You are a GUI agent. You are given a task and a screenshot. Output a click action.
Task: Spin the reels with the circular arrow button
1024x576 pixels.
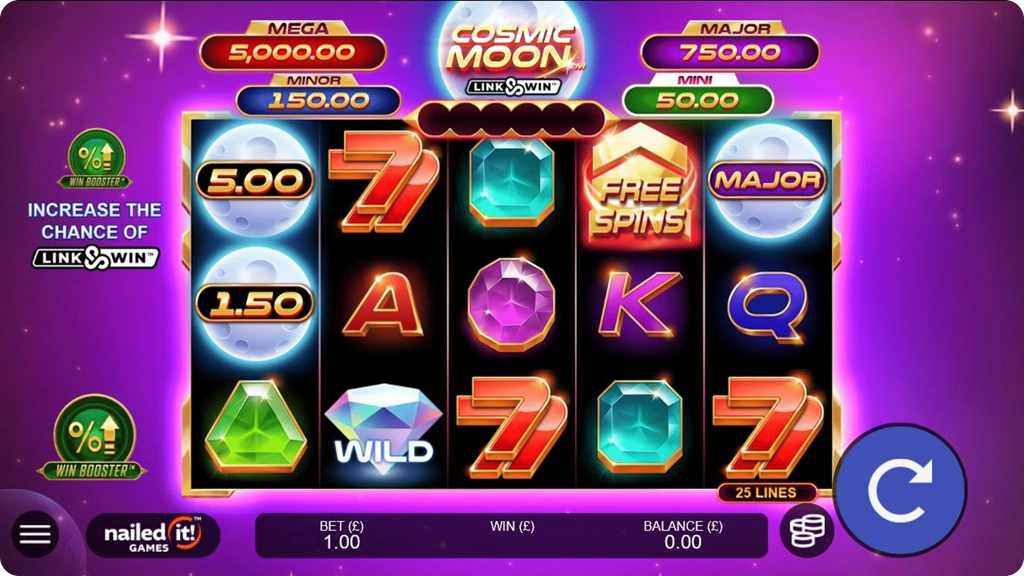(x=900, y=490)
